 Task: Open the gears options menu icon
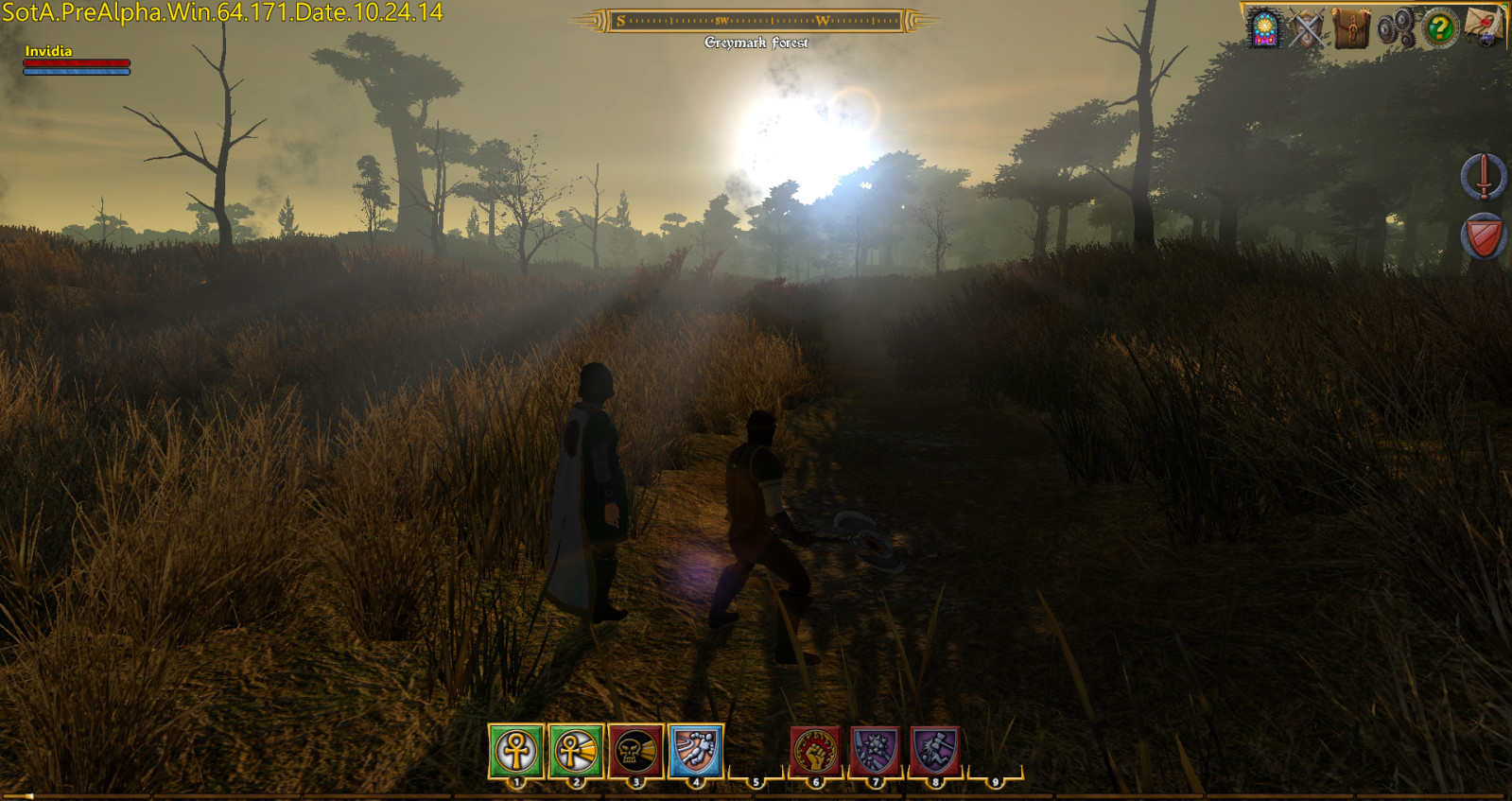click(x=1396, y=26)
